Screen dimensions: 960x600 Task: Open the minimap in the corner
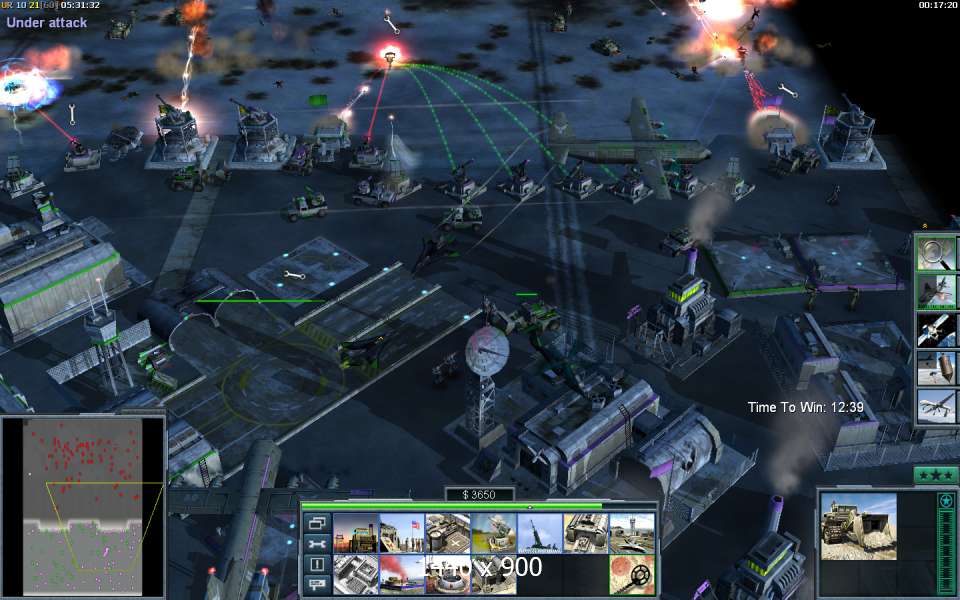[82, 504]
